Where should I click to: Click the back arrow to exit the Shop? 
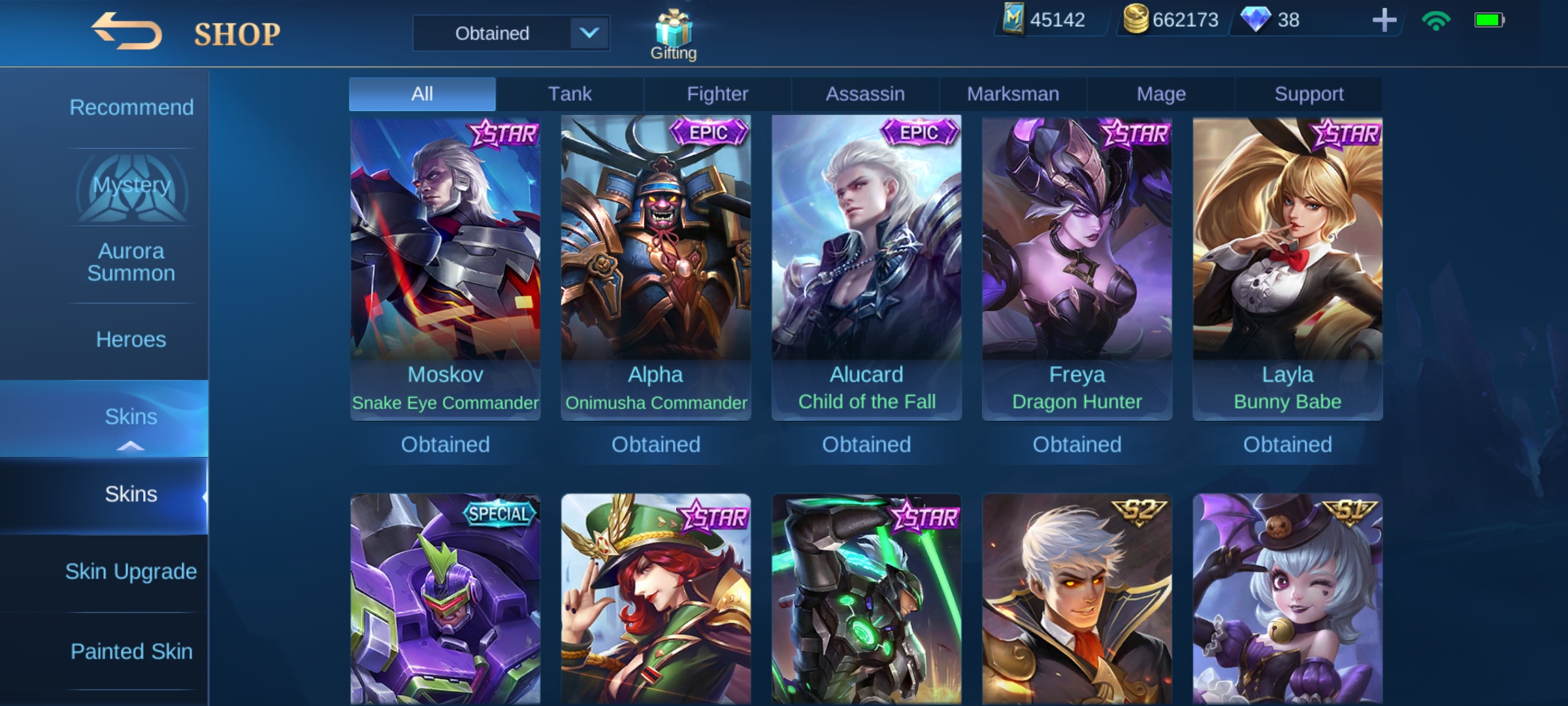point(128,29)
